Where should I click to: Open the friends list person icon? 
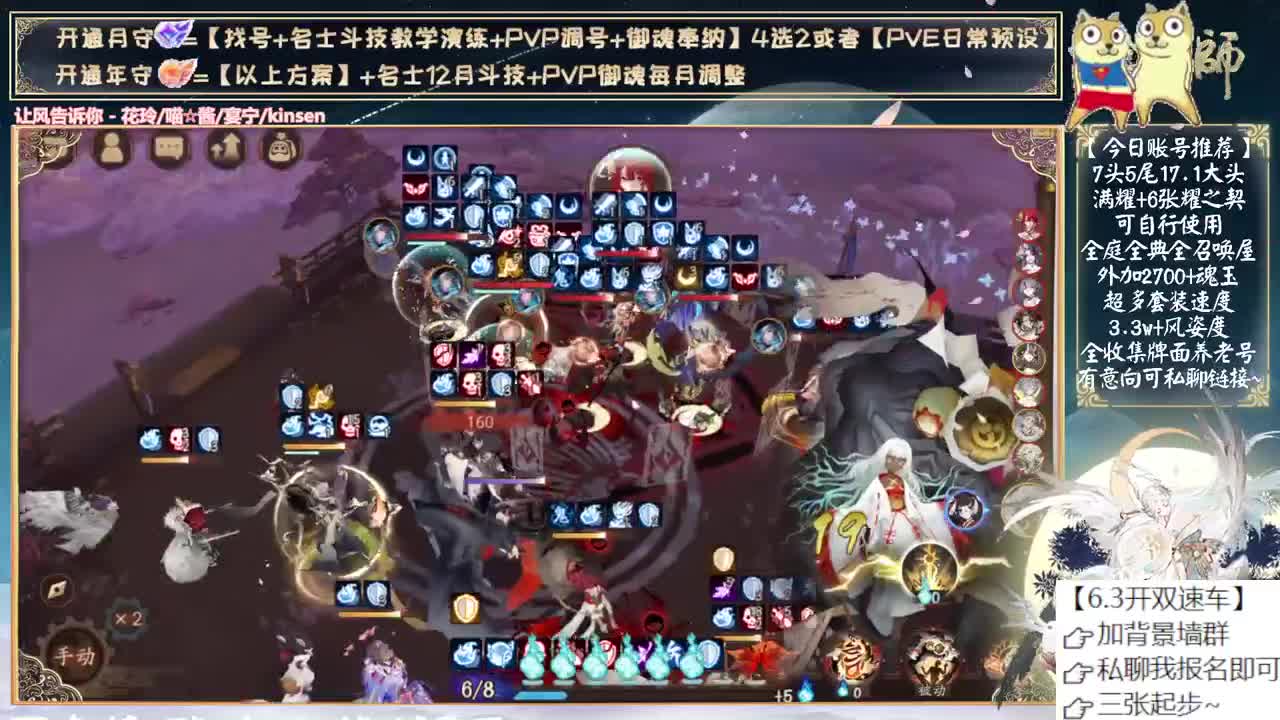coord(113,149)
